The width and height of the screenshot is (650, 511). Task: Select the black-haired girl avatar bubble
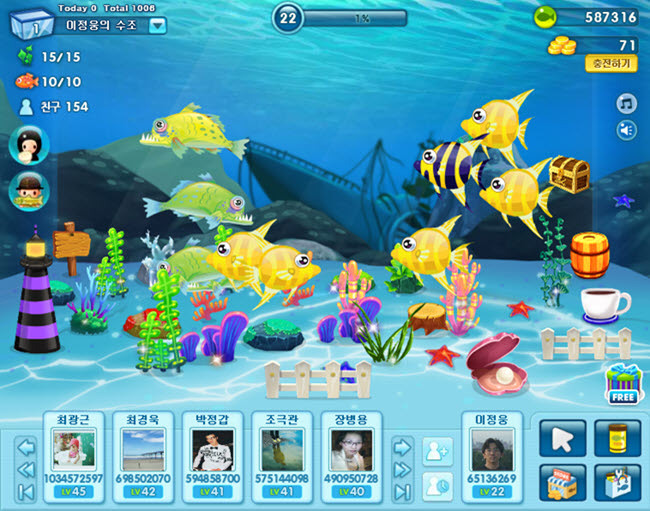click(x=28, y=145)
